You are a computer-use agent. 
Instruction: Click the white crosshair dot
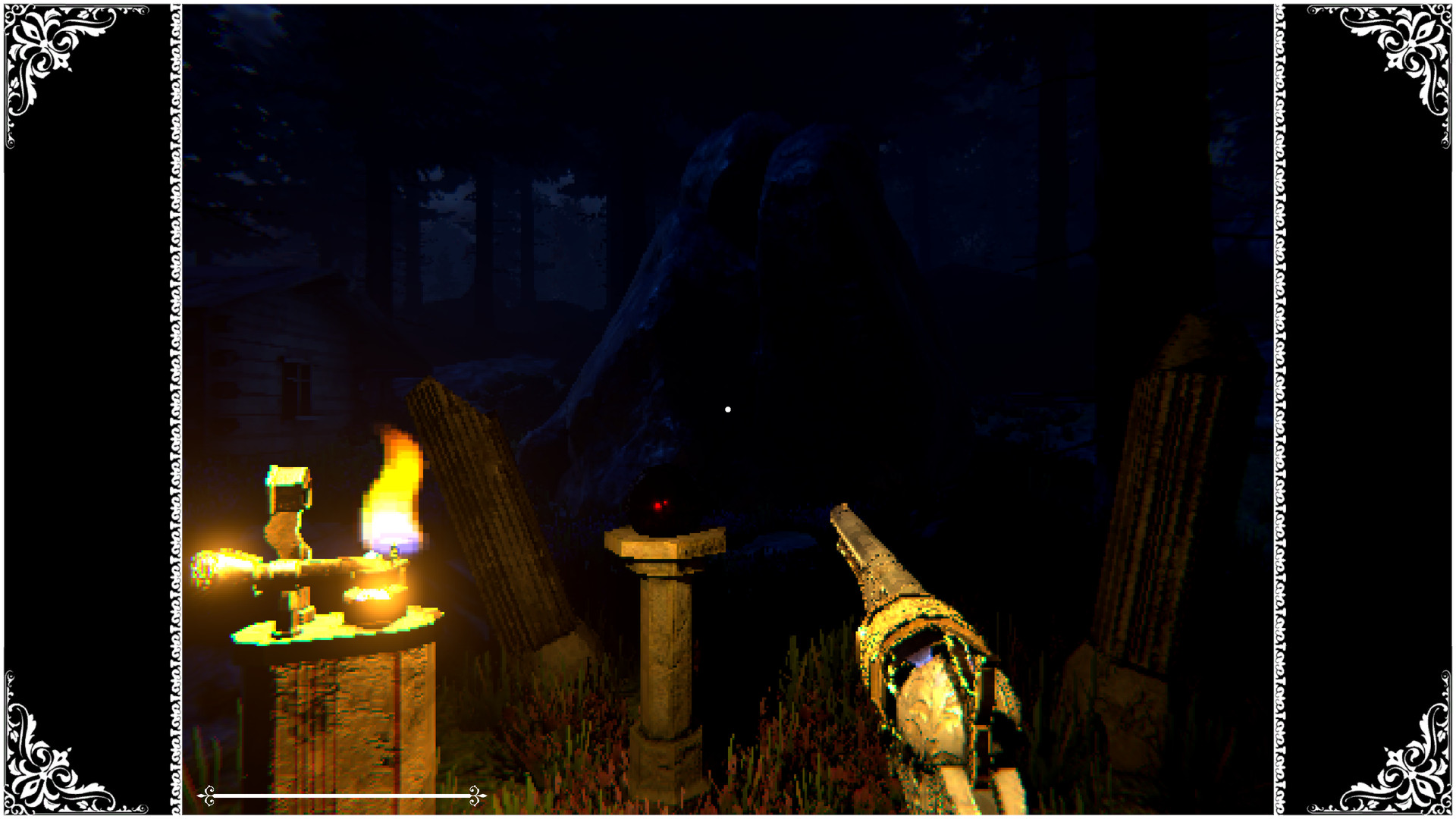[728, 408]
